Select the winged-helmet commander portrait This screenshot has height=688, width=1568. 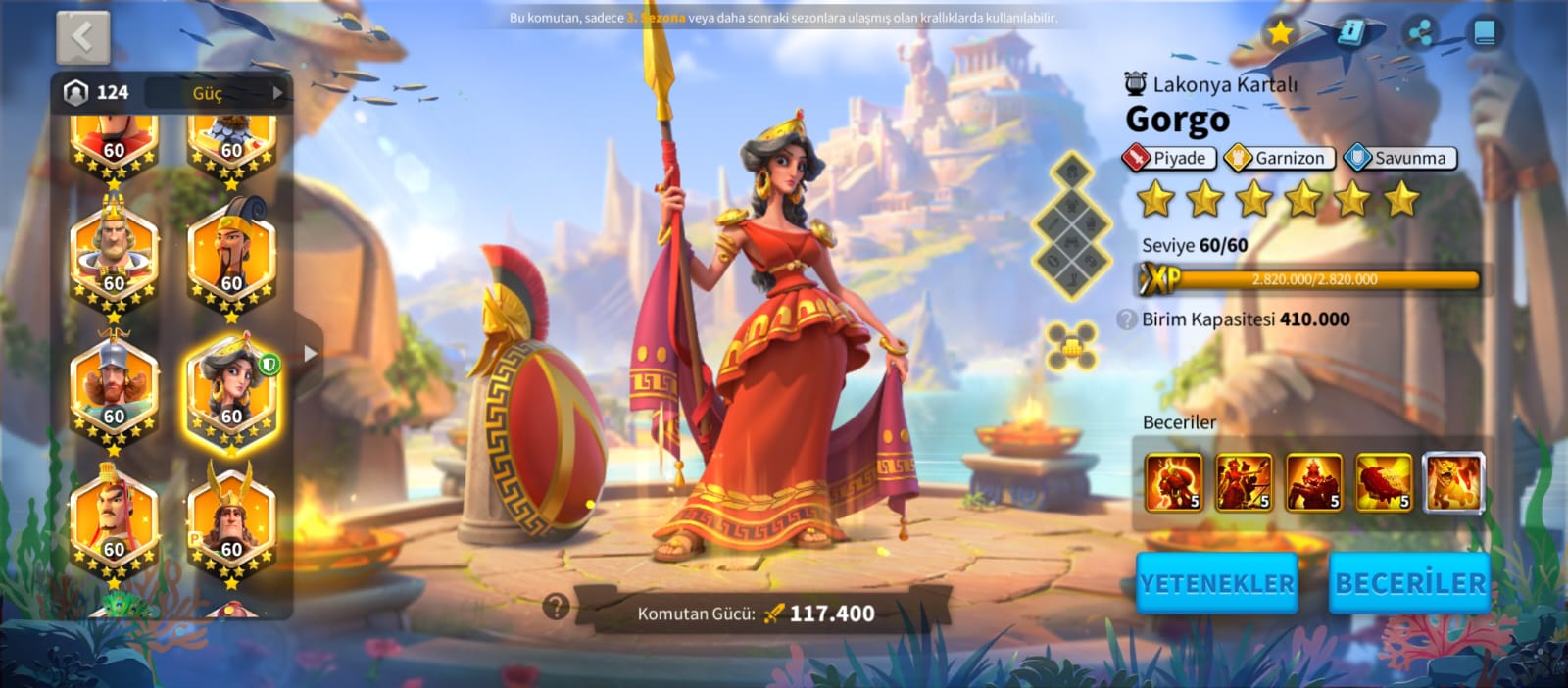point(231,520)
